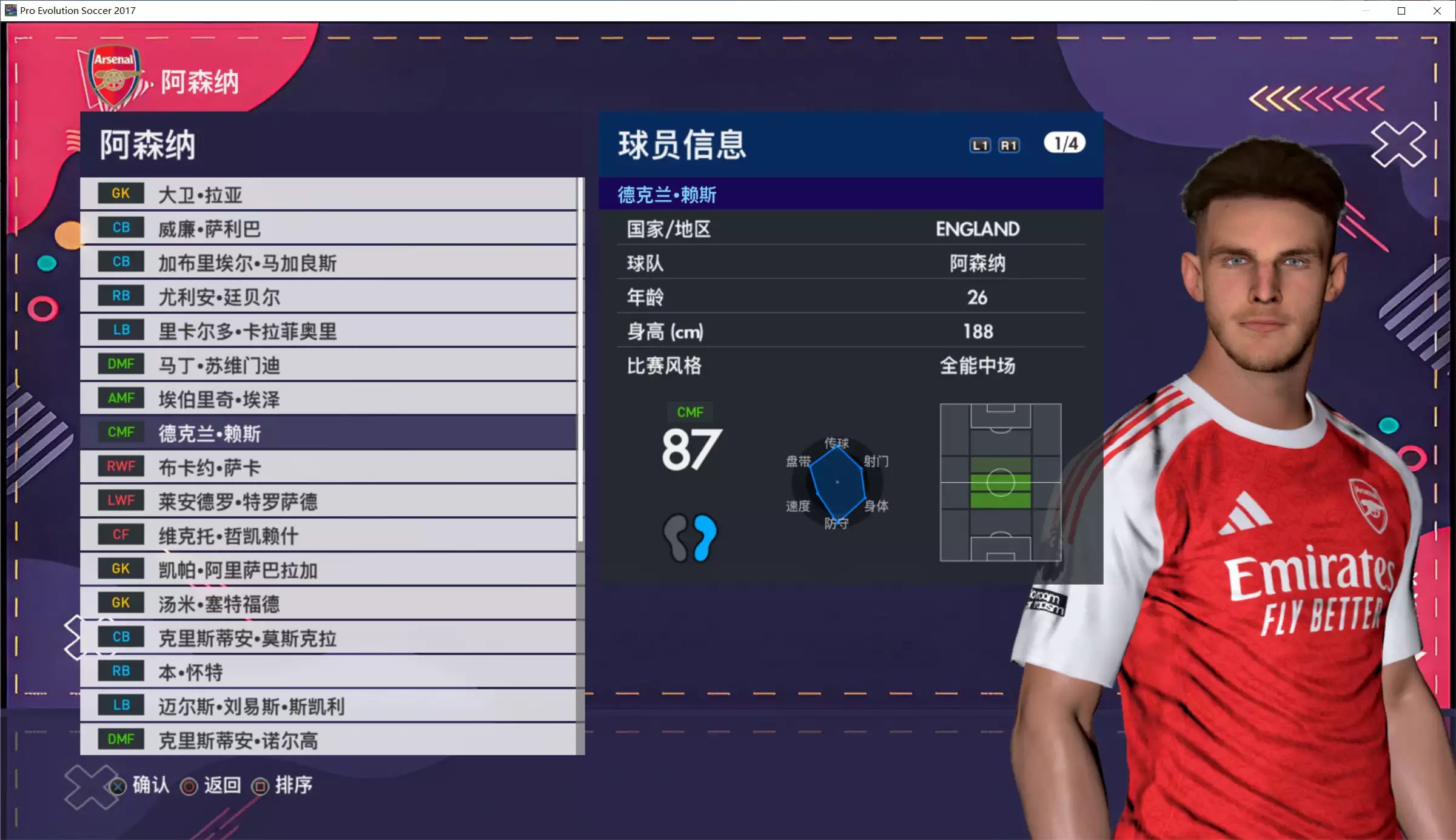1456x840 pixels.
Task: Click the highlighted 德克兰•赖斯 row
Action: (327, 433)
